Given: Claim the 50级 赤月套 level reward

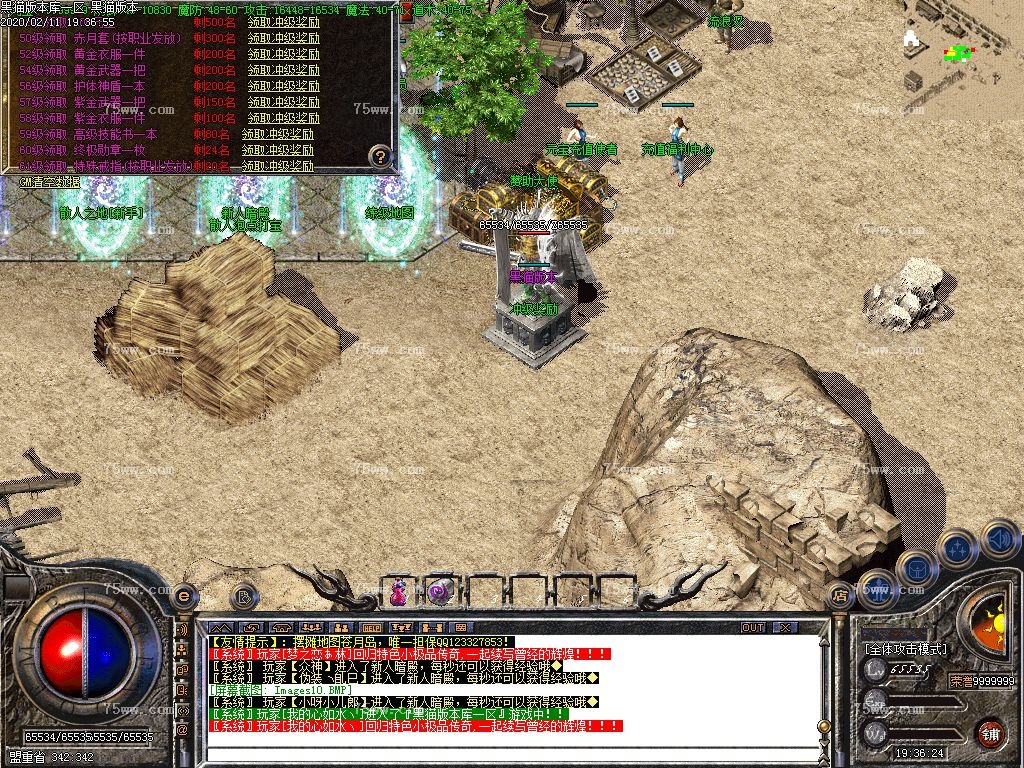Looking at the screenshot, I should (283, 38).
